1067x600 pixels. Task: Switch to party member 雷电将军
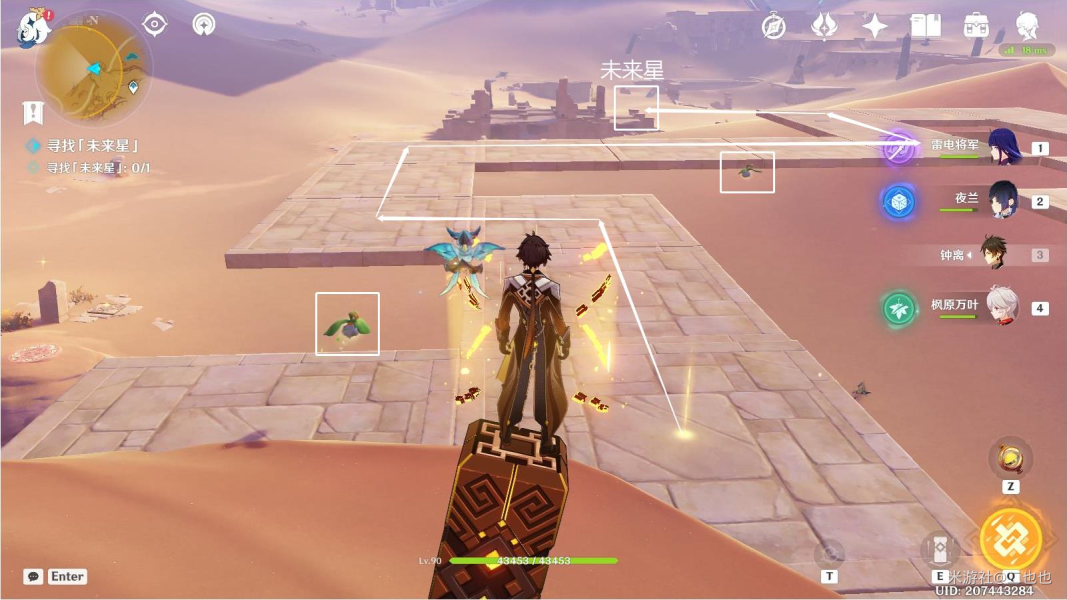pyautogui.click(x=1002, y=147)
